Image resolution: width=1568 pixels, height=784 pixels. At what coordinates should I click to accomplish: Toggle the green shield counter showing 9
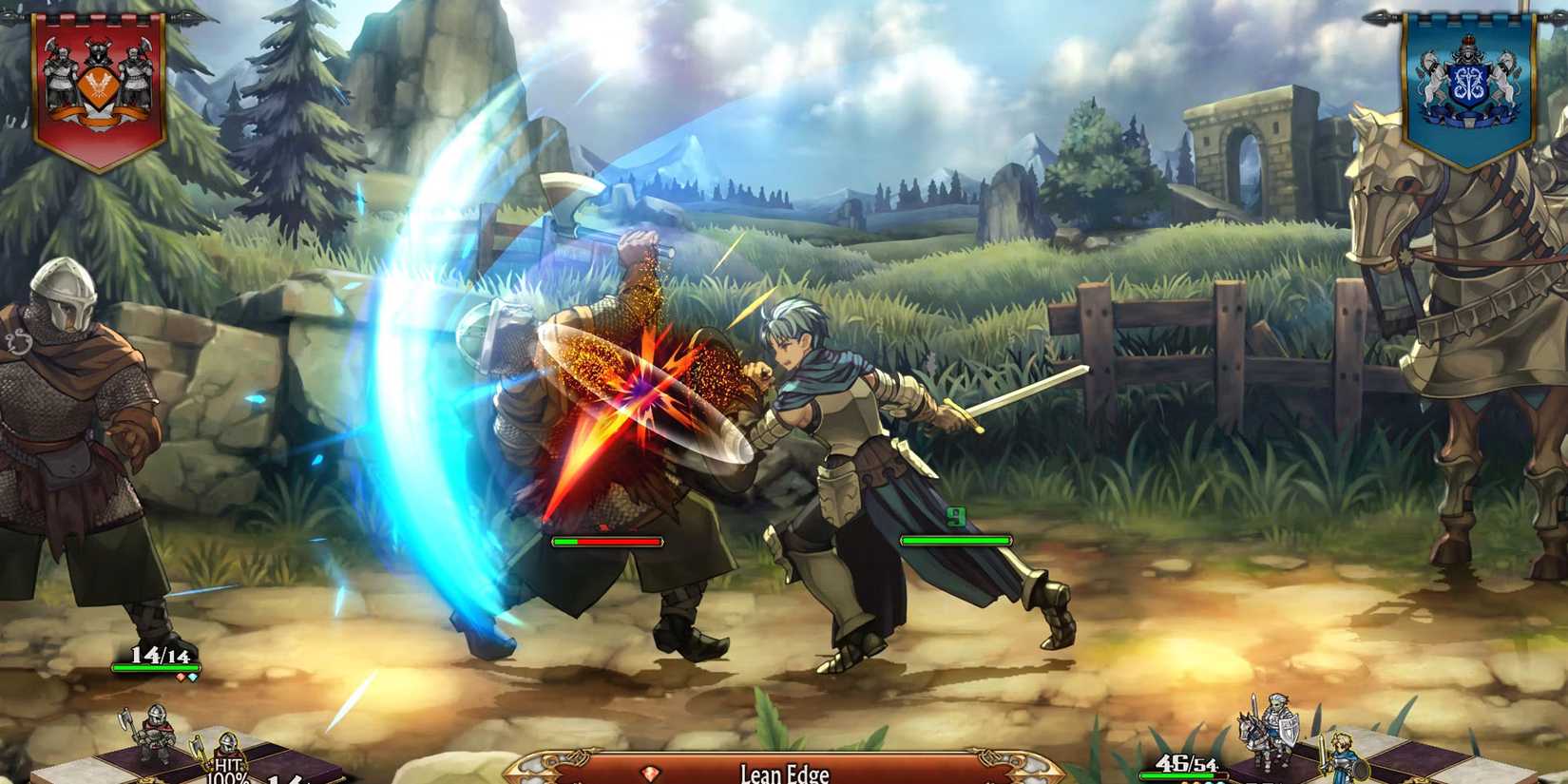[956, 518]
